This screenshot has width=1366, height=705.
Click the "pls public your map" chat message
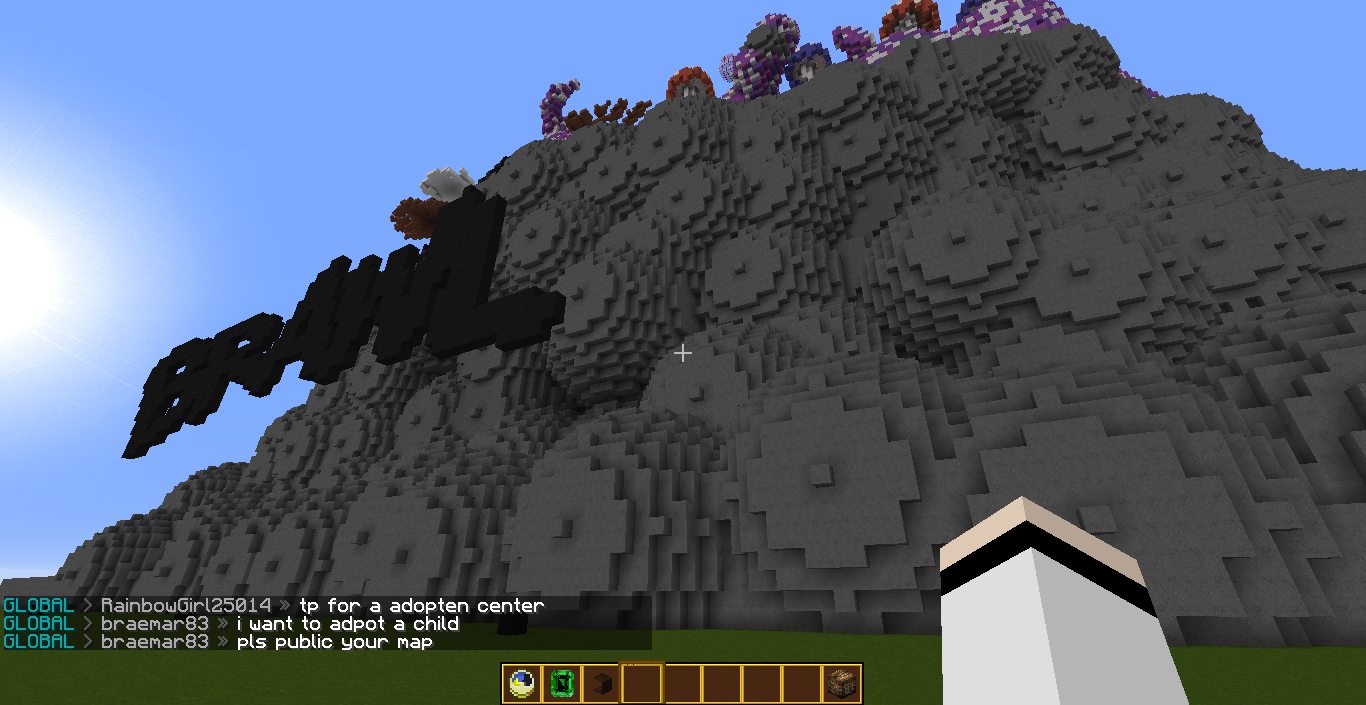coord(334,642)
